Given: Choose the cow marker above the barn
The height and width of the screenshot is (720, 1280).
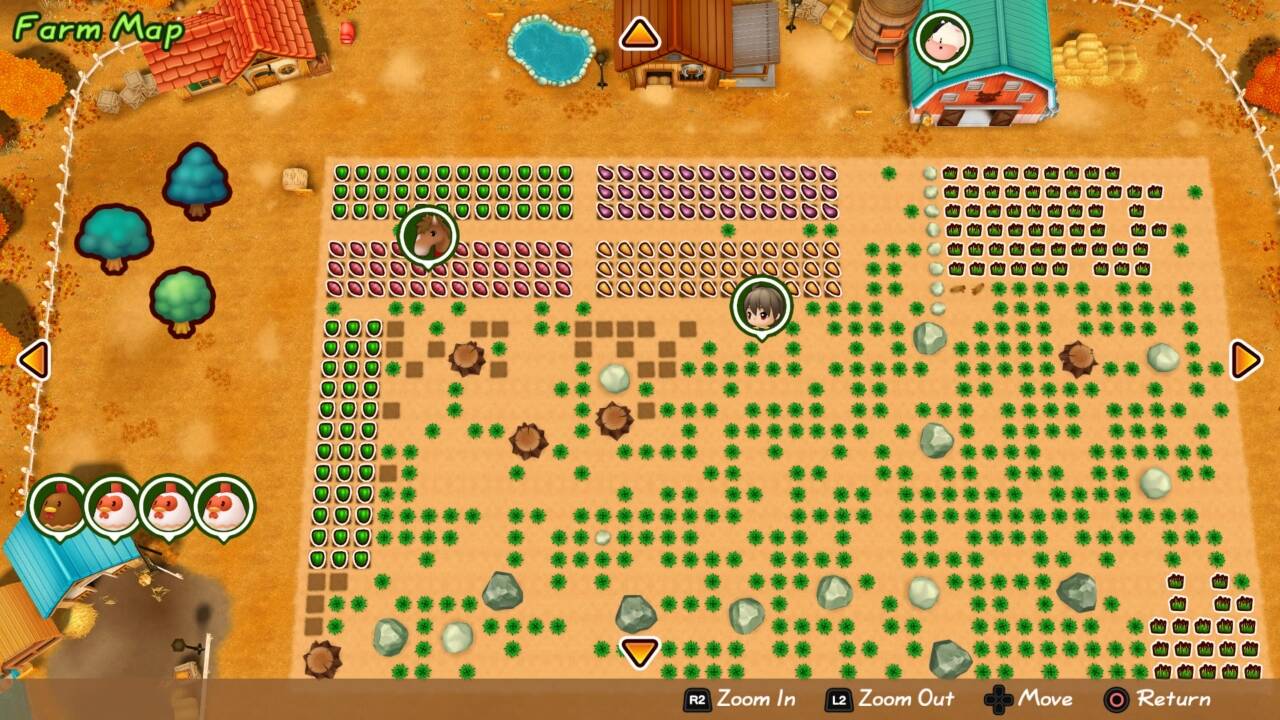Looking at the screenshot, I should click(x=942, y=39).
